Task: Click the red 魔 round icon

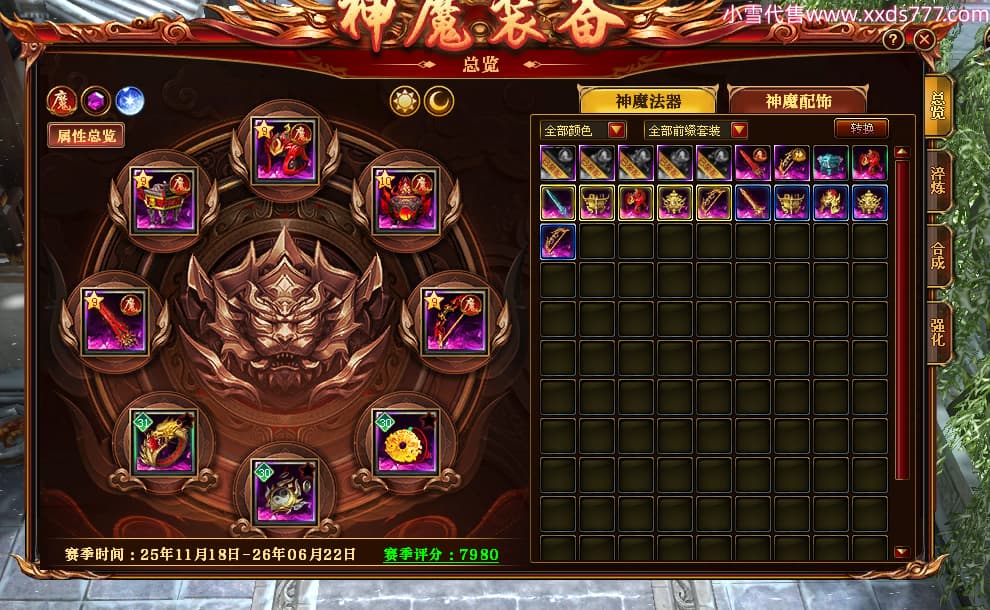Action: click(62, 101)
